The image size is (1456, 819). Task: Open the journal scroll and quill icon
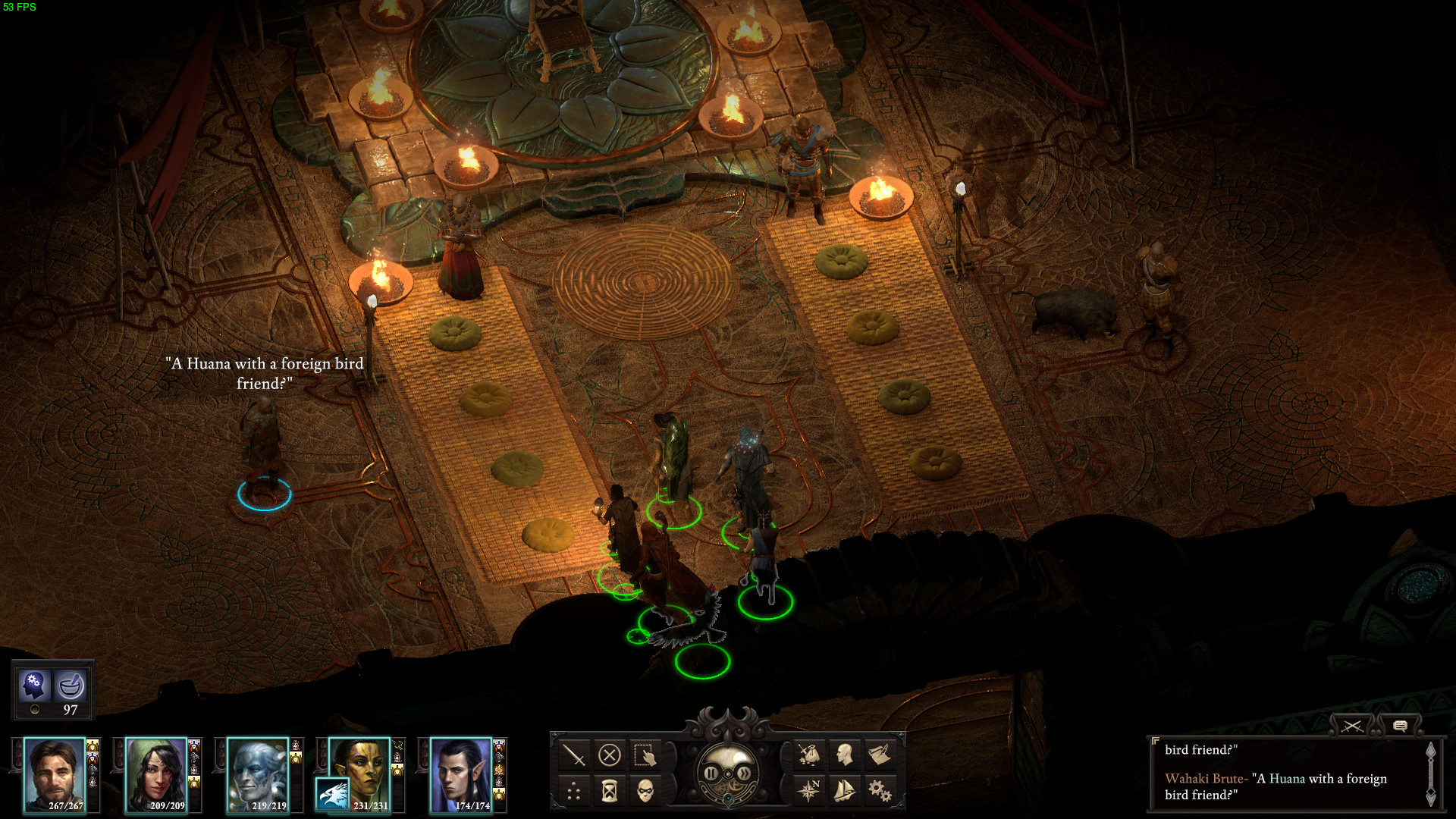pos(880,755)
